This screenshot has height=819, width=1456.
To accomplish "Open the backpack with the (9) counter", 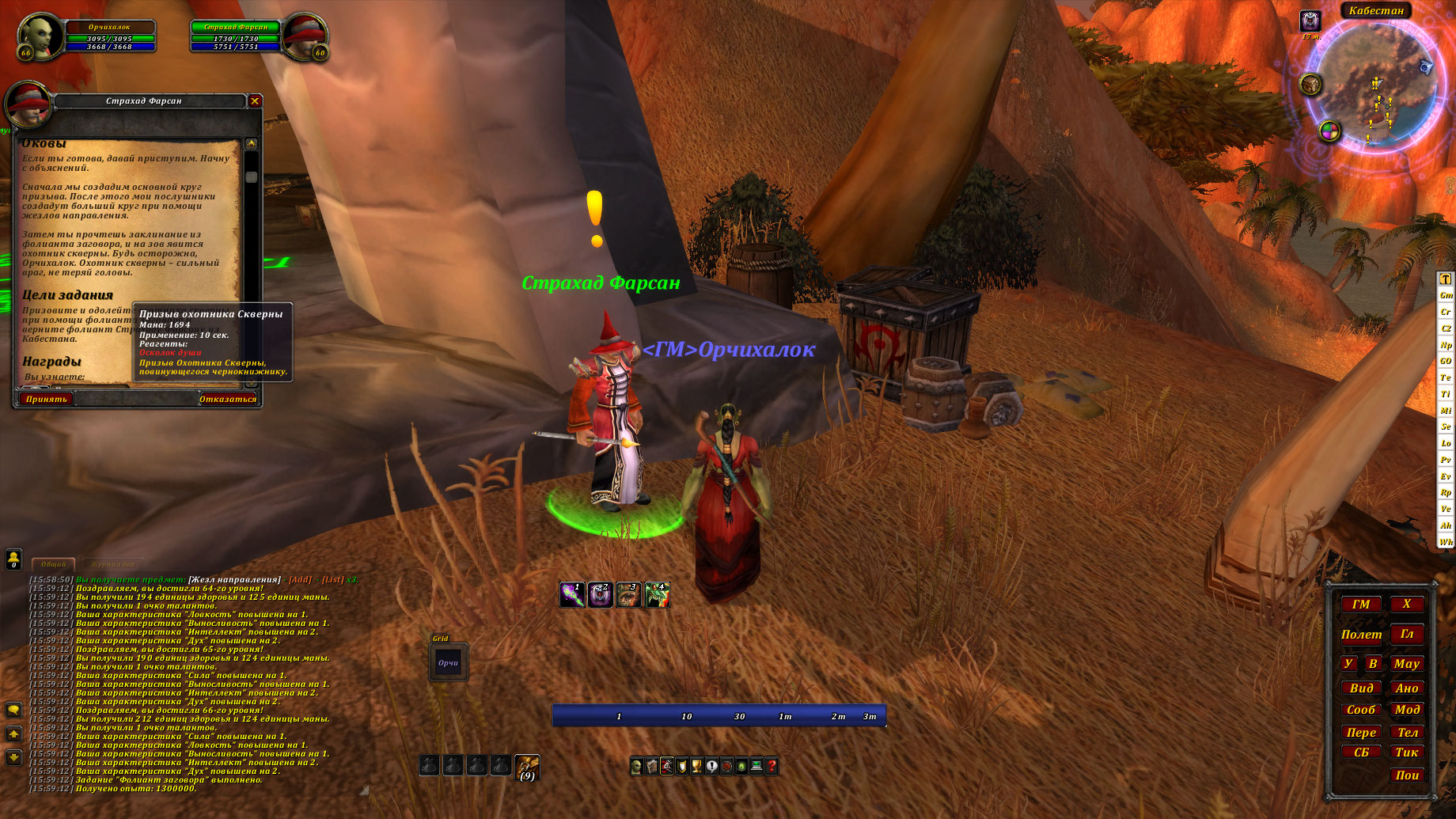I will point(527,767).
